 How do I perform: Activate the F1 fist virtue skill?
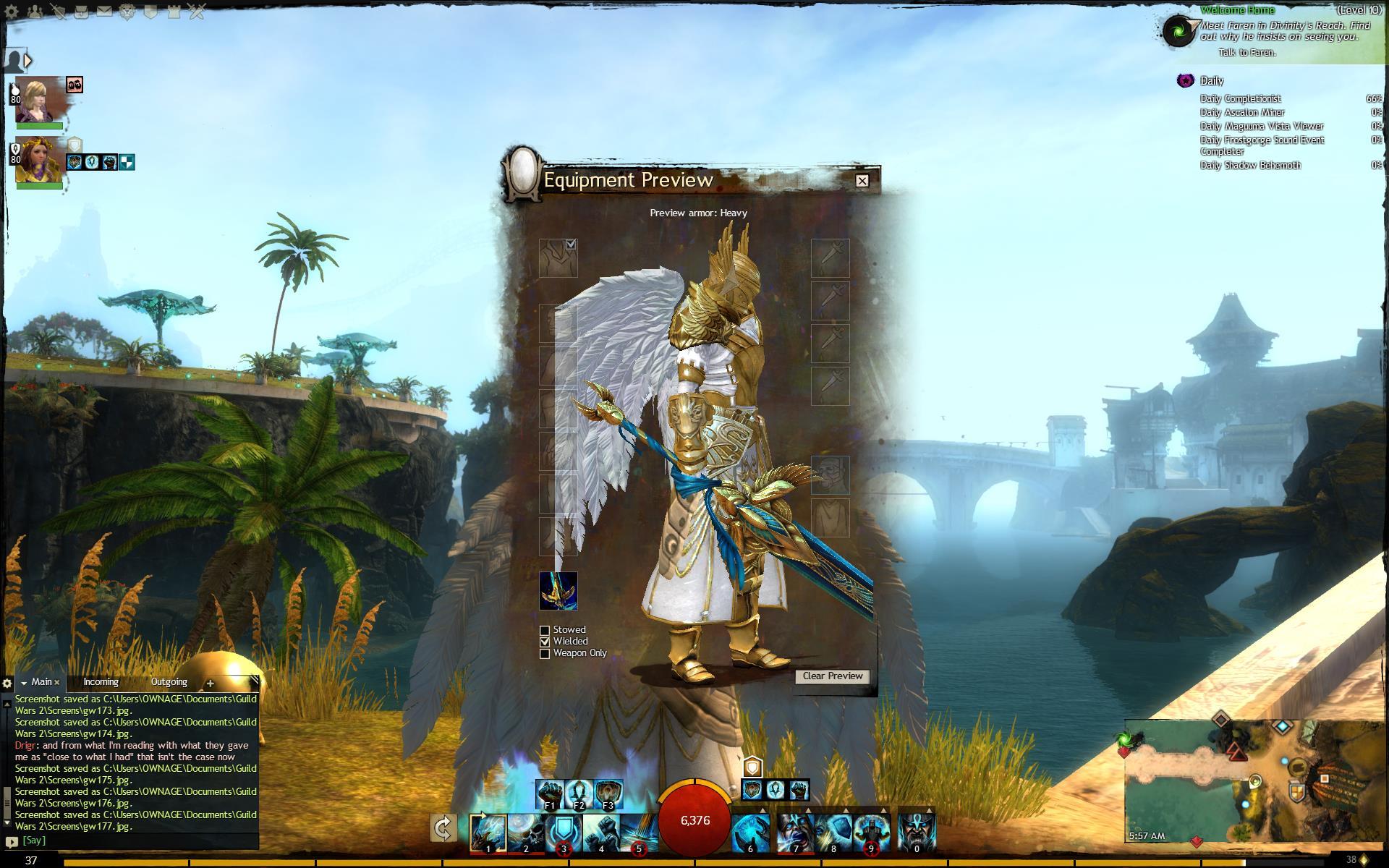click(549, 794)
